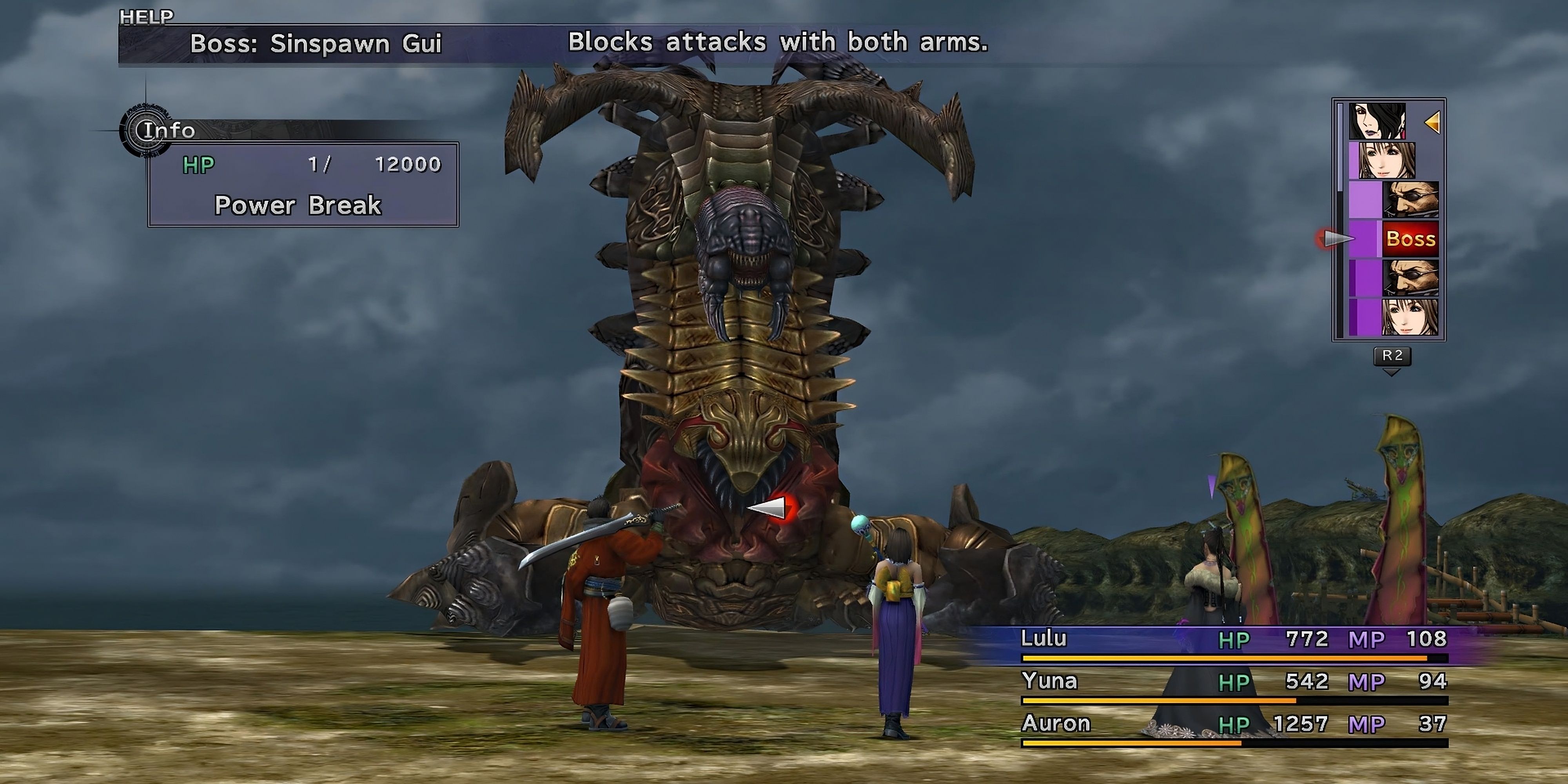This screenshot has height=784, width=1568.
Task: Open the Info panel showing Power Break
Action: coord(303,184)
